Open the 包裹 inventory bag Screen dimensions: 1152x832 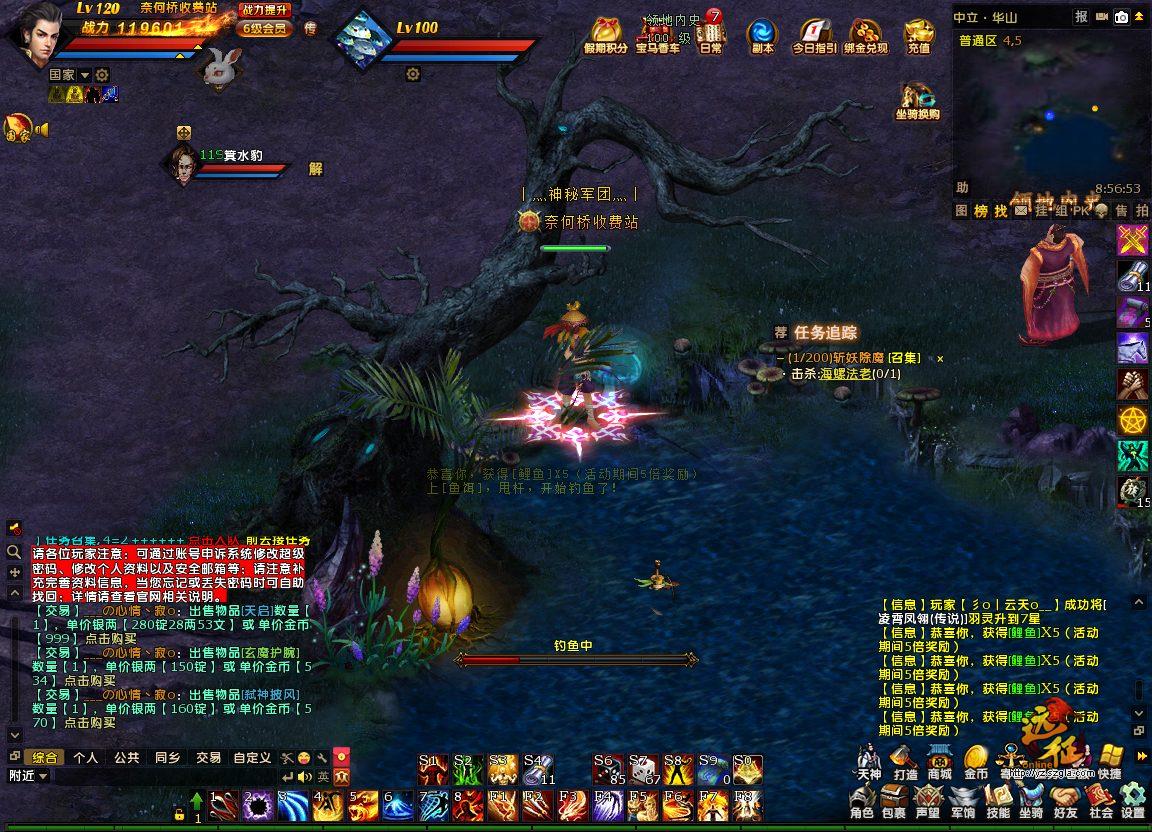(x=893, y=801)
